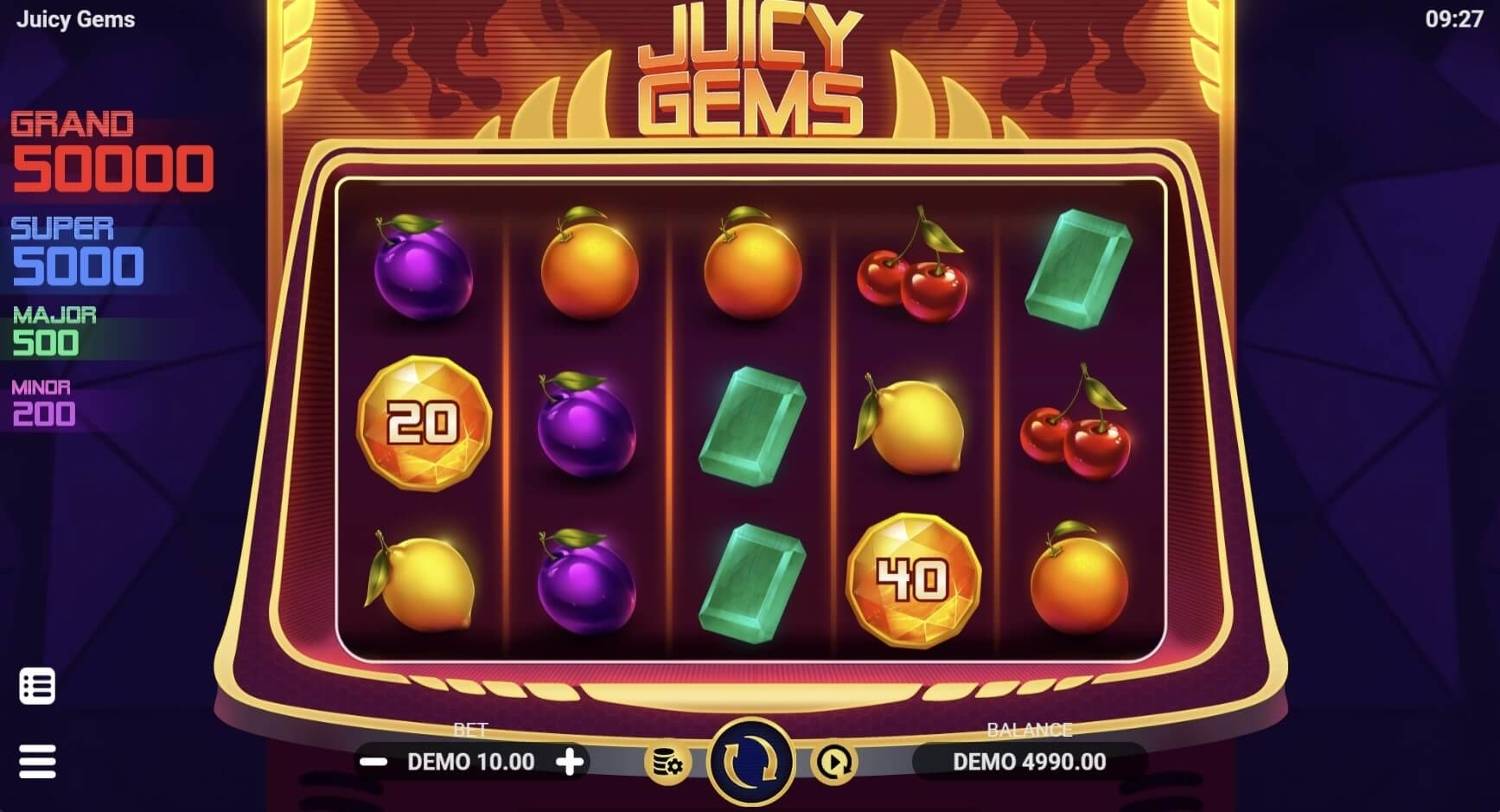Open the paytable list icon

[x=37, y=685]
